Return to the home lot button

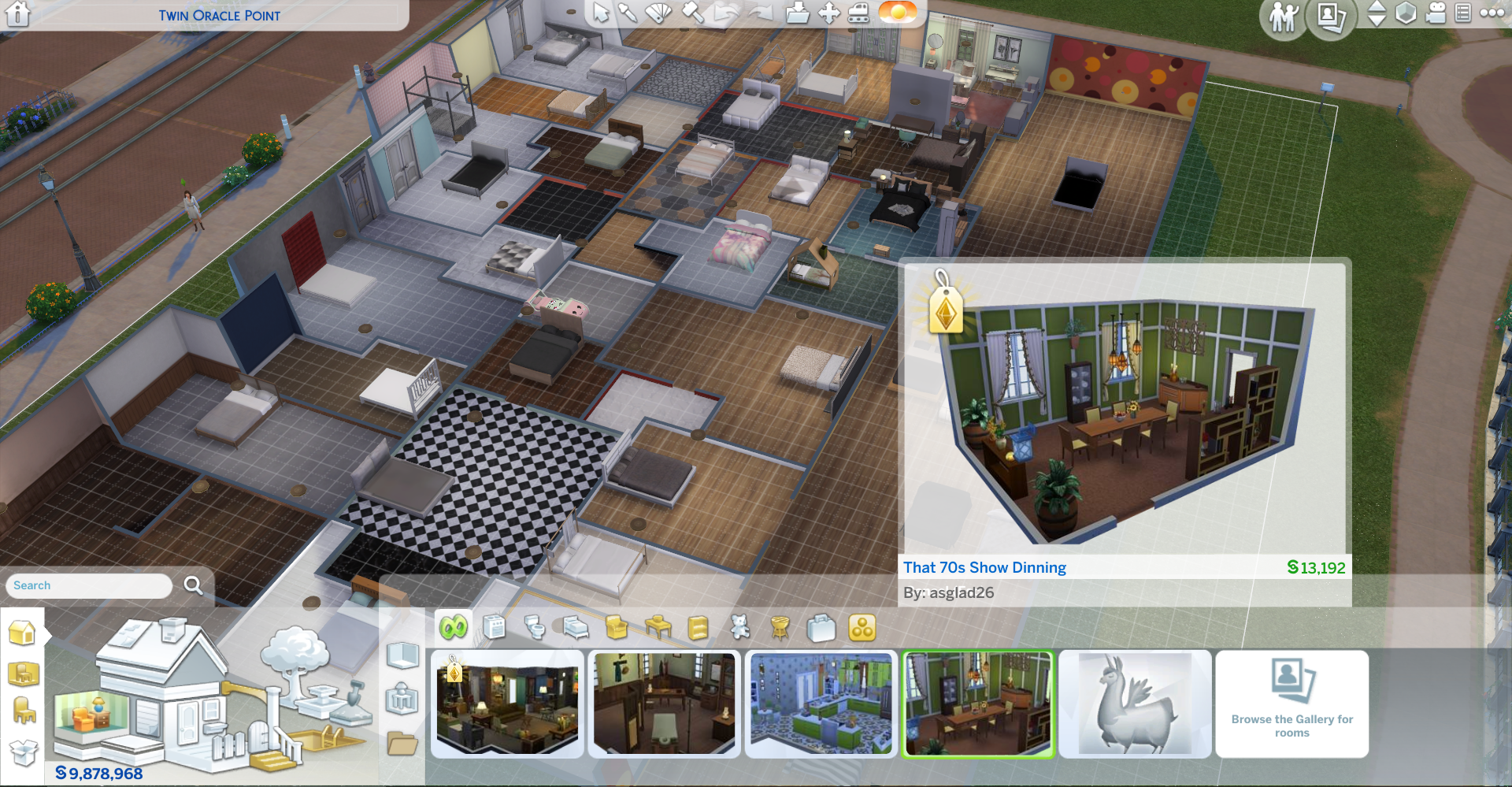pos(17,14)
